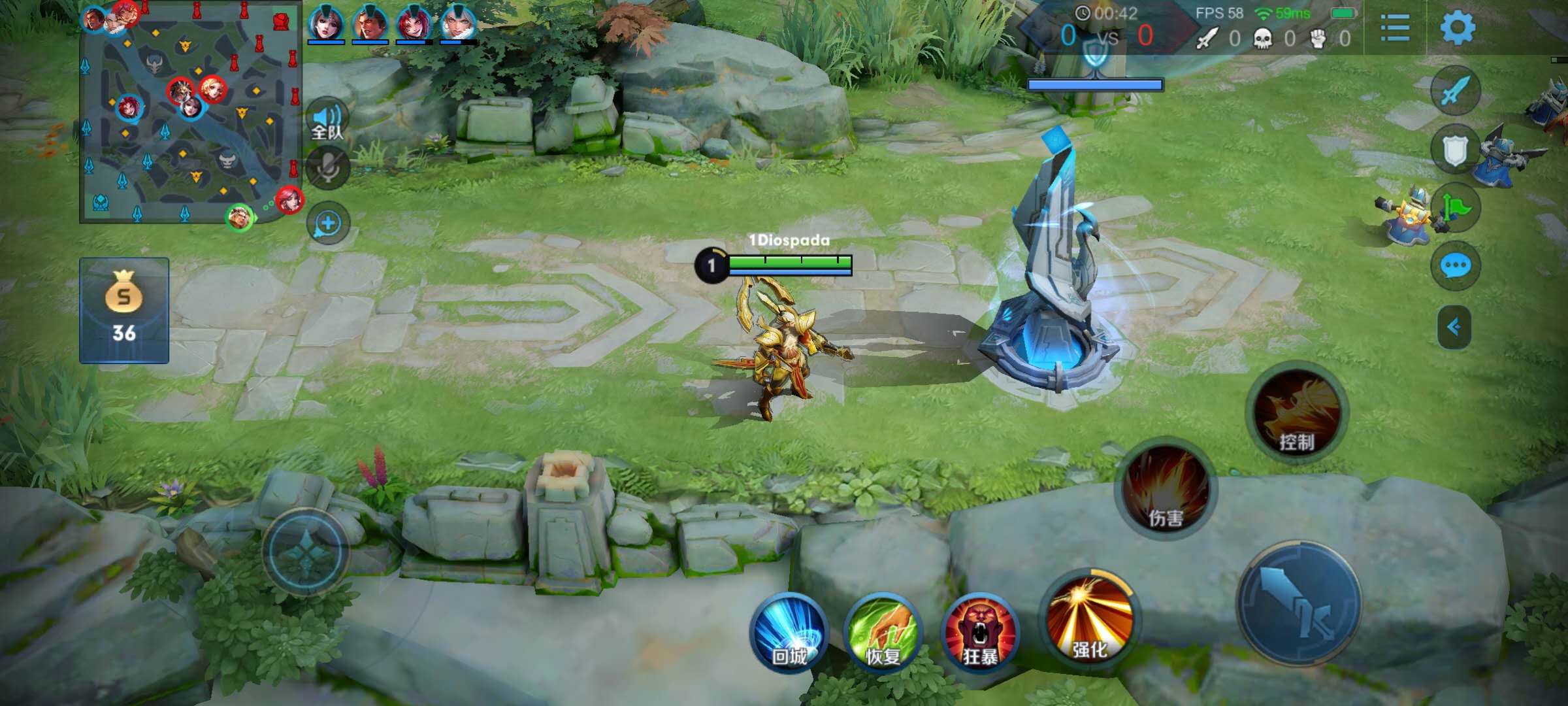The image size is (1568, 706).
Task: Open the minimap
Action: tap(189, 114)
